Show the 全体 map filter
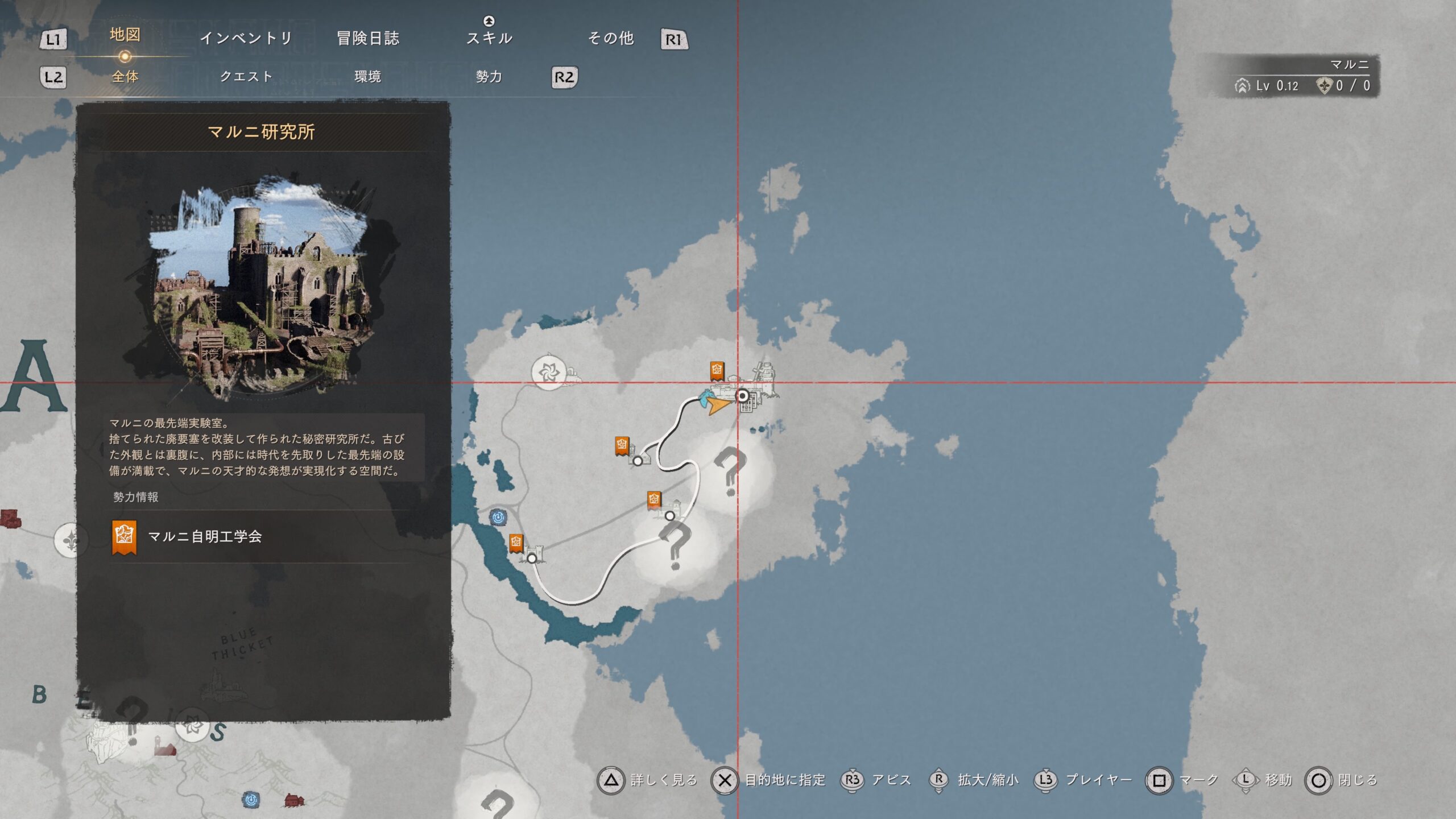The height and width of the screenshot is (819, 1456). click(x=125, y=76)
